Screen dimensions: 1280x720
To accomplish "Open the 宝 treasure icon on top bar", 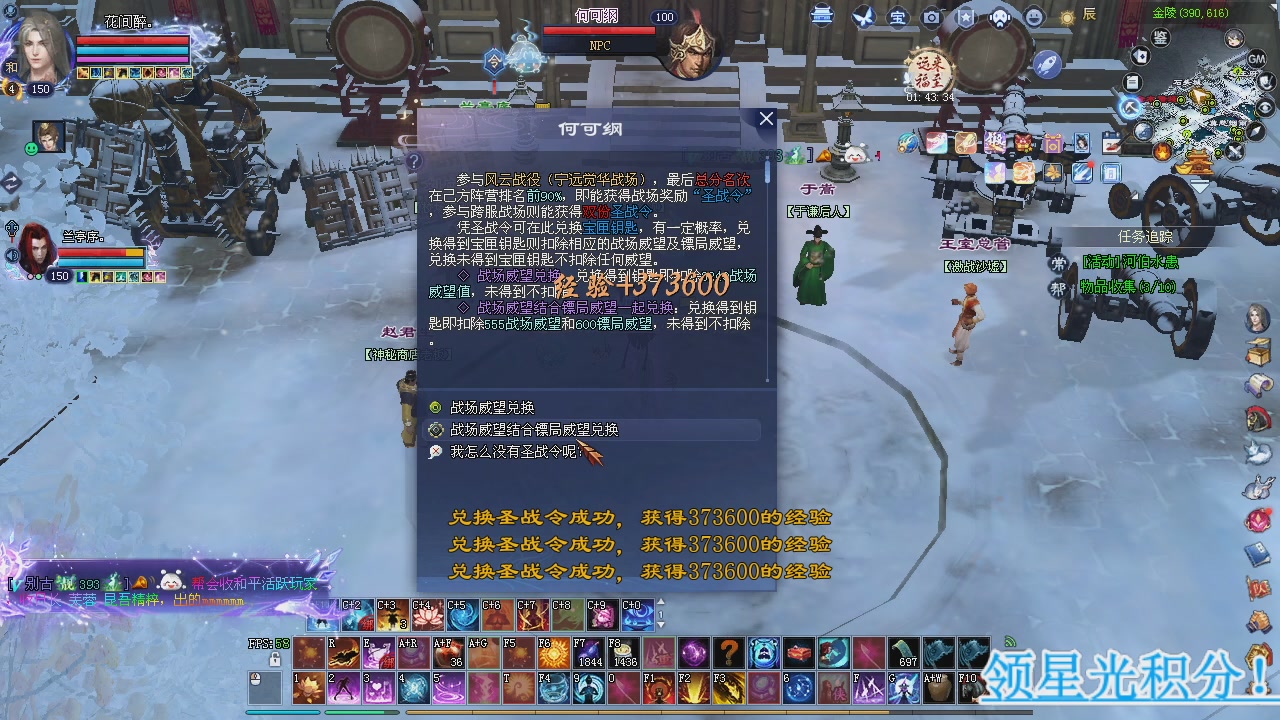I will 898,17.
